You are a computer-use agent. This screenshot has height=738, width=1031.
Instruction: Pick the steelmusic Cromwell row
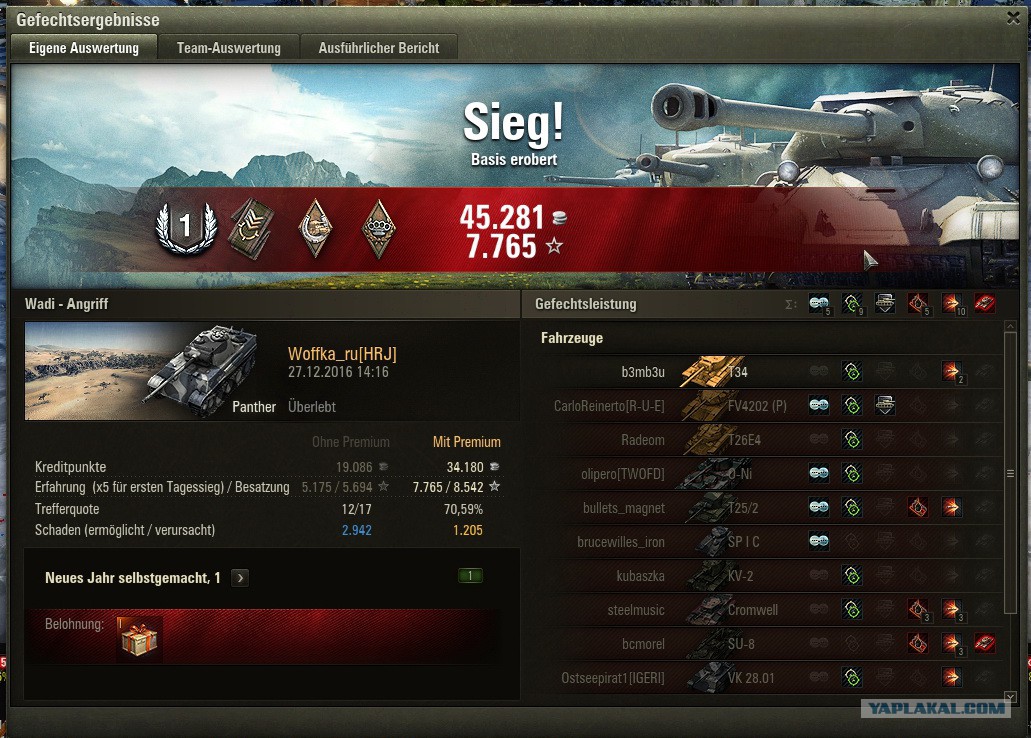point(635,610)
